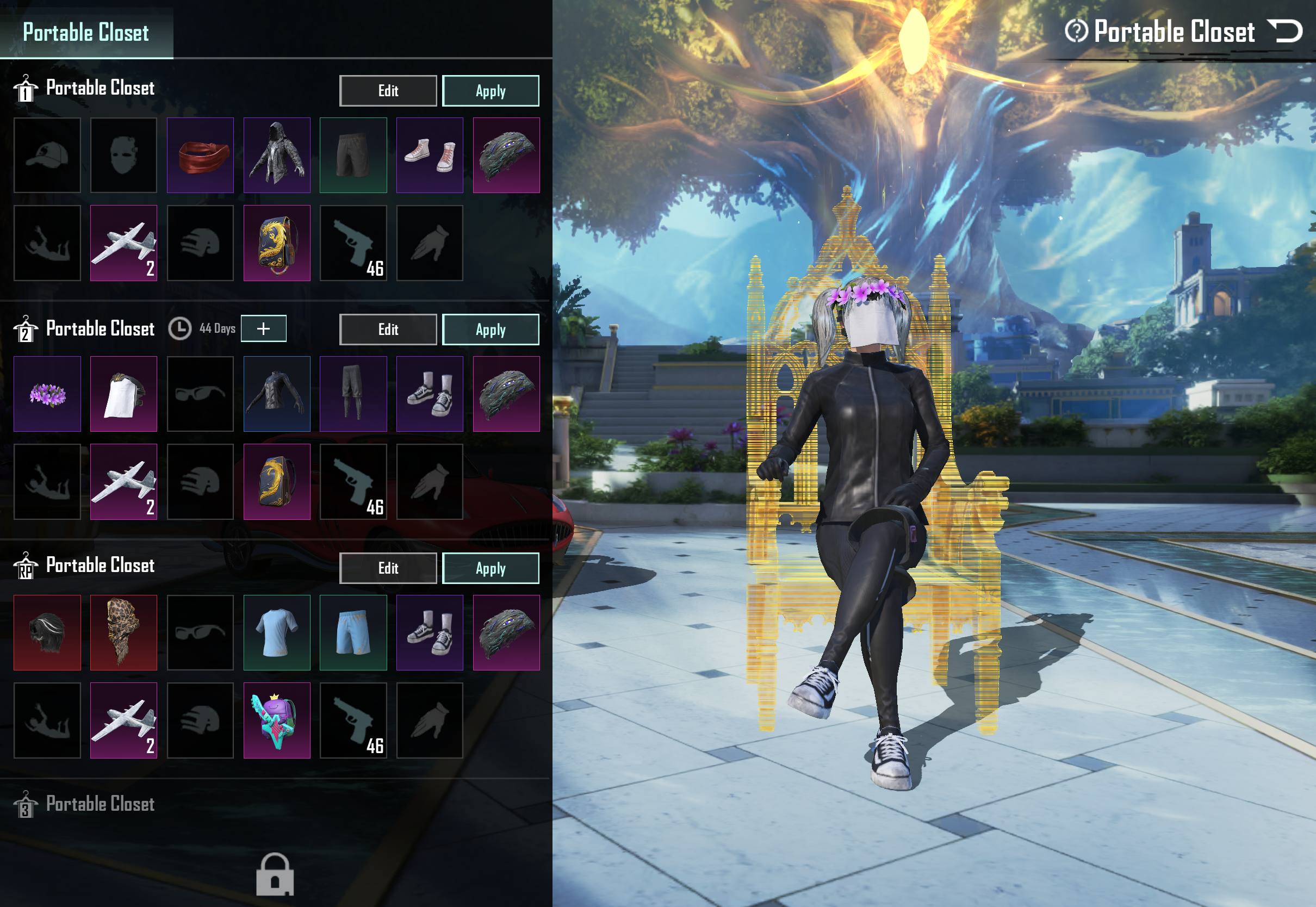The width and height of the screenshot is (1316, 907).
Task: Select the purple guitar backpack slot
Action: tap(277, 720)
